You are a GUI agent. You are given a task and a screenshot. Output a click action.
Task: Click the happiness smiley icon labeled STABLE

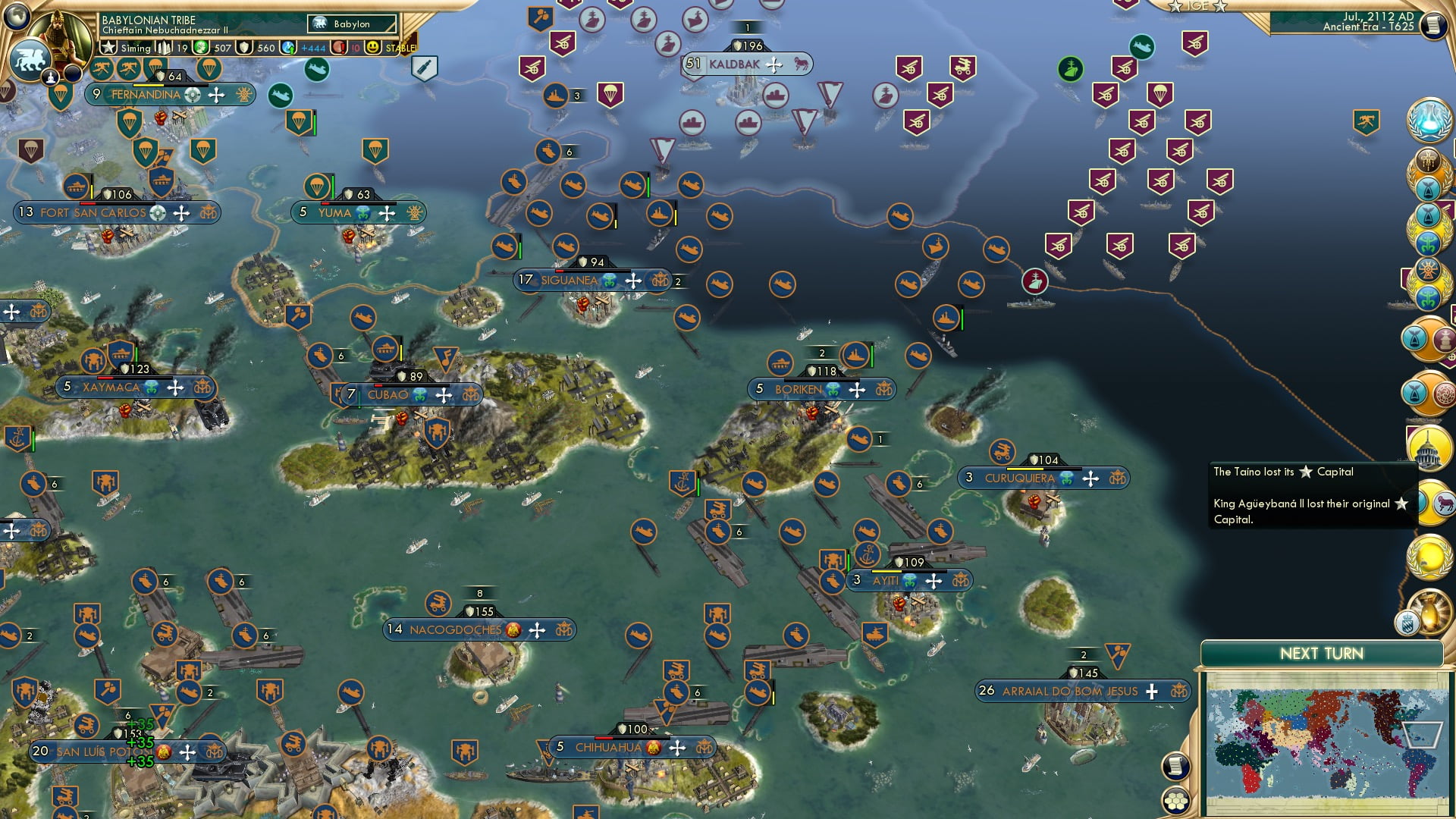[x=373, y=47]
